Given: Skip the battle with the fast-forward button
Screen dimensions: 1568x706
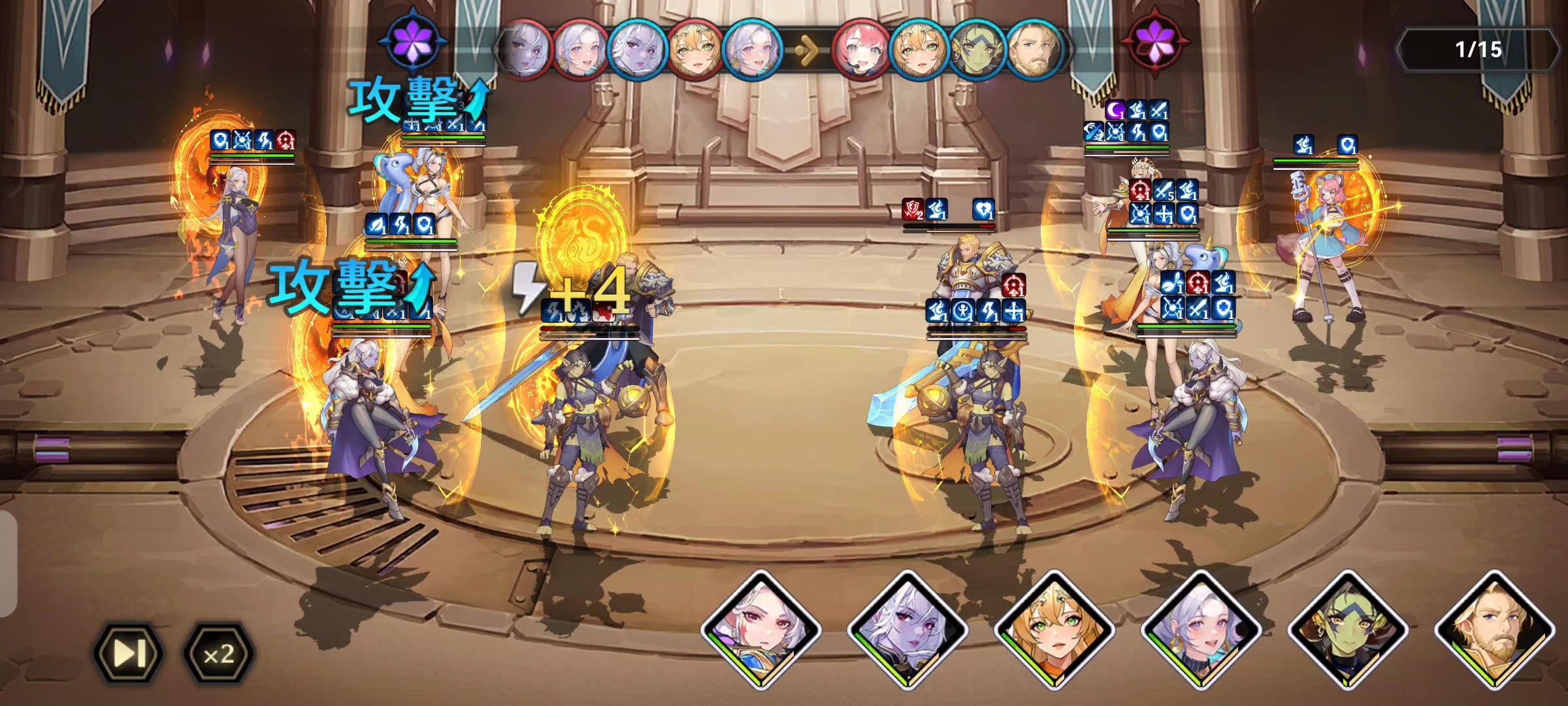Looking at the screenshot, I should point(129,653).
